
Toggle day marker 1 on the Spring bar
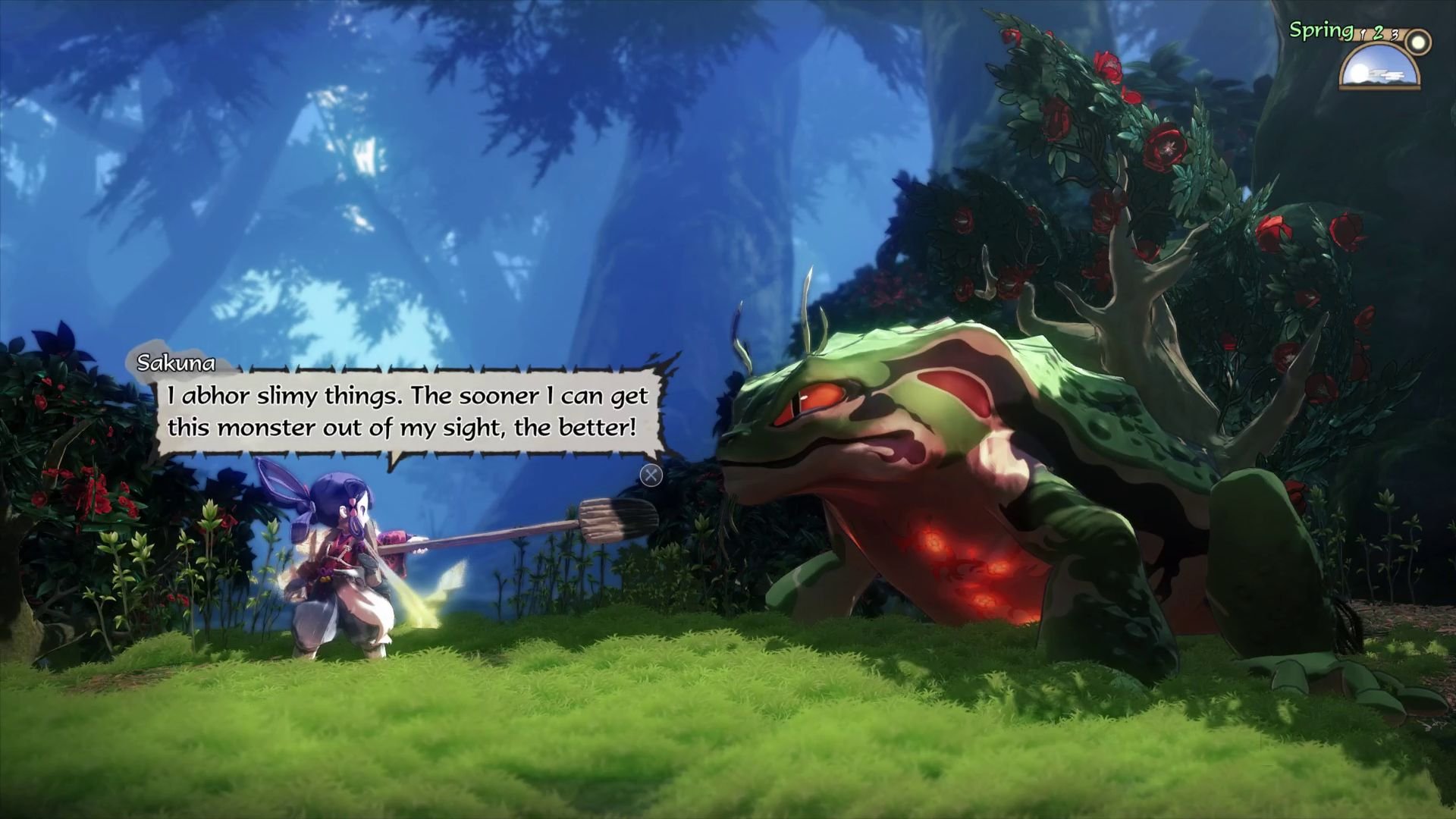point(1363,36)
